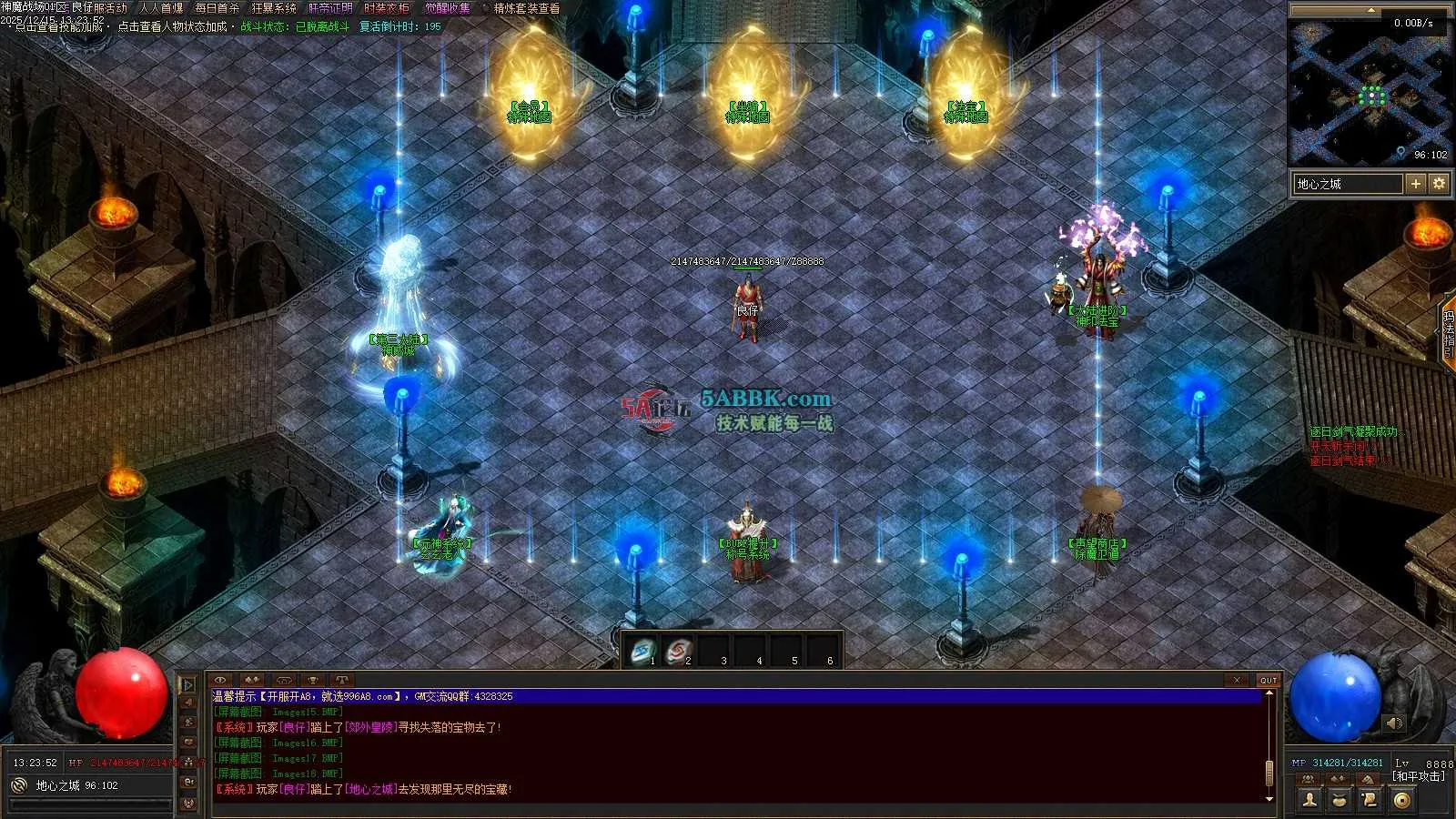Switch attack mode via 和平攻击 label
1456x819 pixels.
coord(1418,776)
